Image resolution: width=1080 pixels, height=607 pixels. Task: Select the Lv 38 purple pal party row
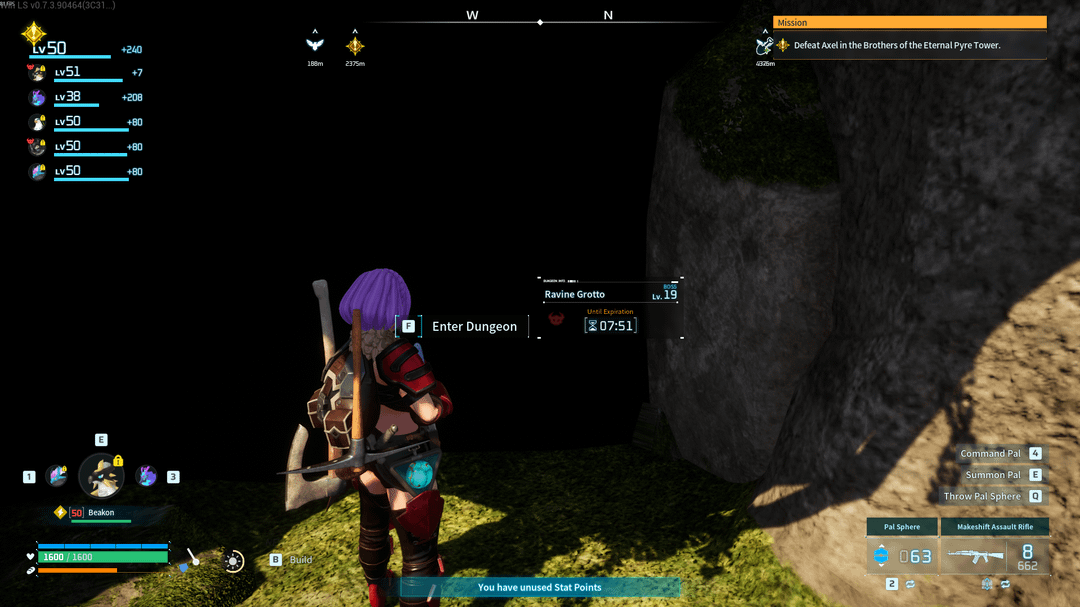(80, 97)
